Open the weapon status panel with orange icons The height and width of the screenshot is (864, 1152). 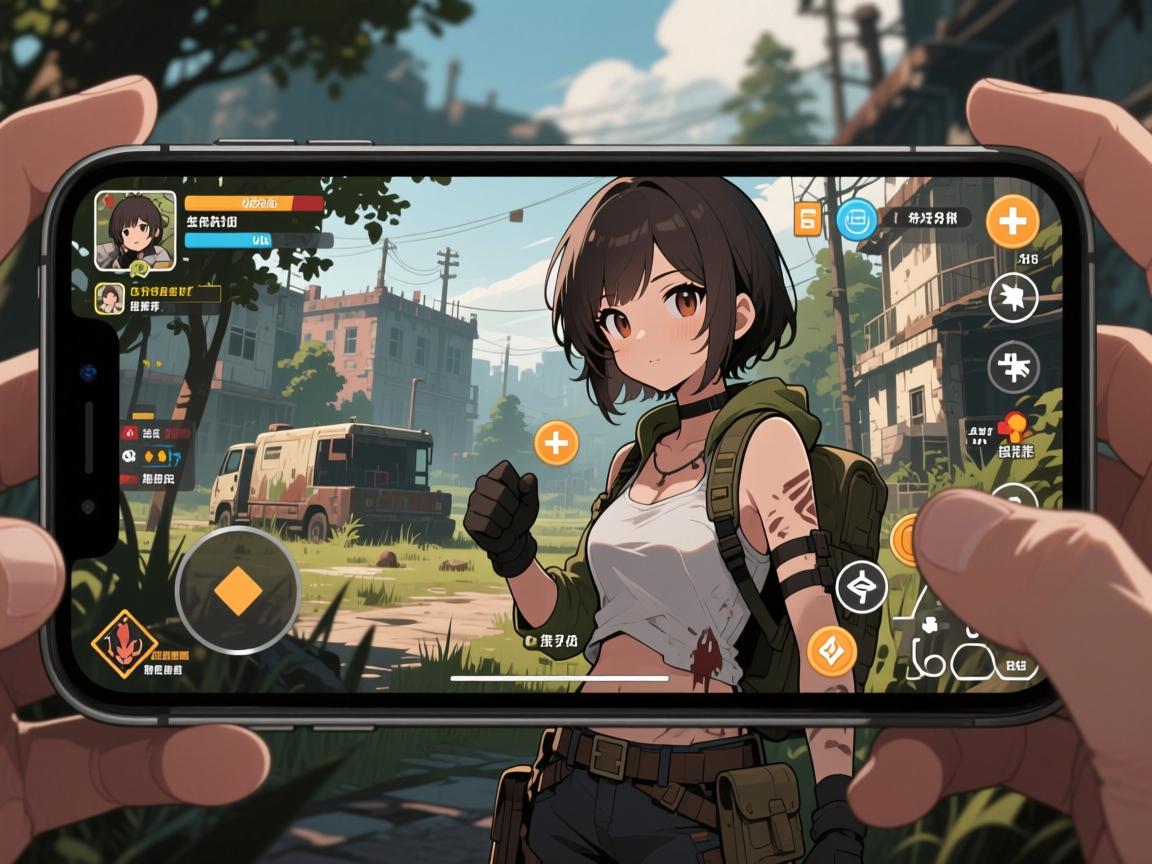156,456
